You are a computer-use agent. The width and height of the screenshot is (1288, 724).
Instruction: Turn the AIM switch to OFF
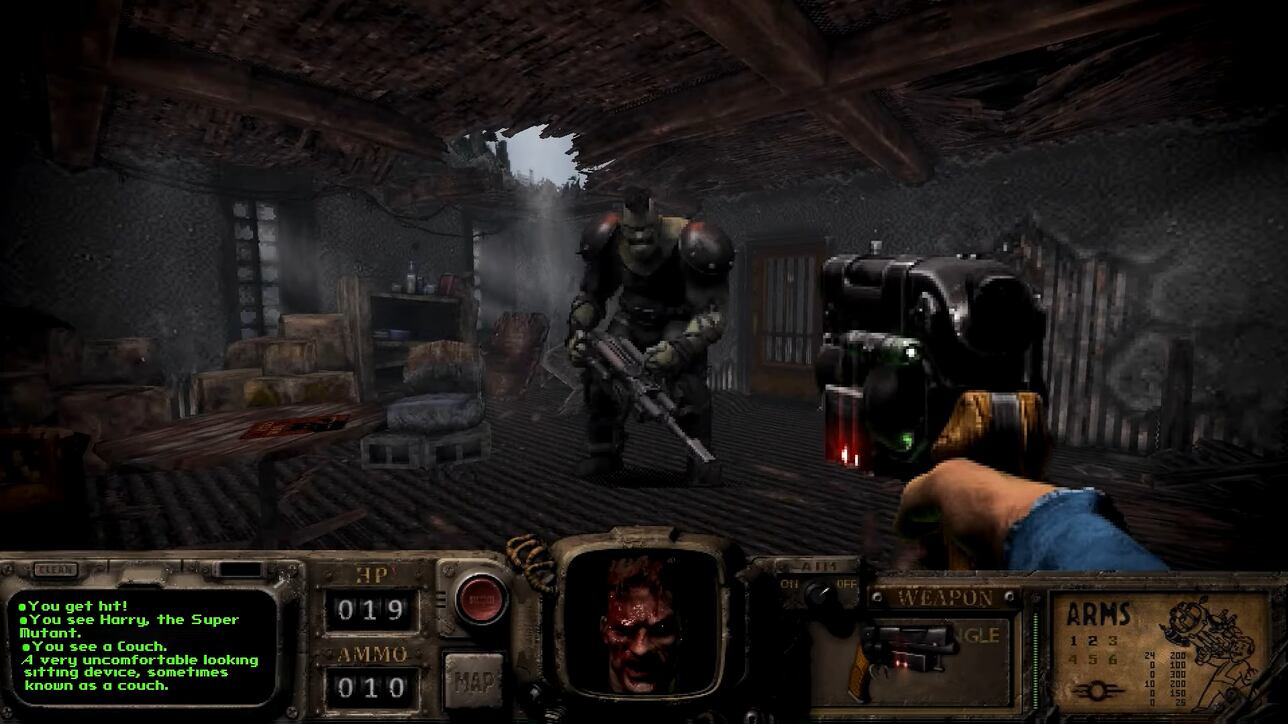tap(847, 583)
